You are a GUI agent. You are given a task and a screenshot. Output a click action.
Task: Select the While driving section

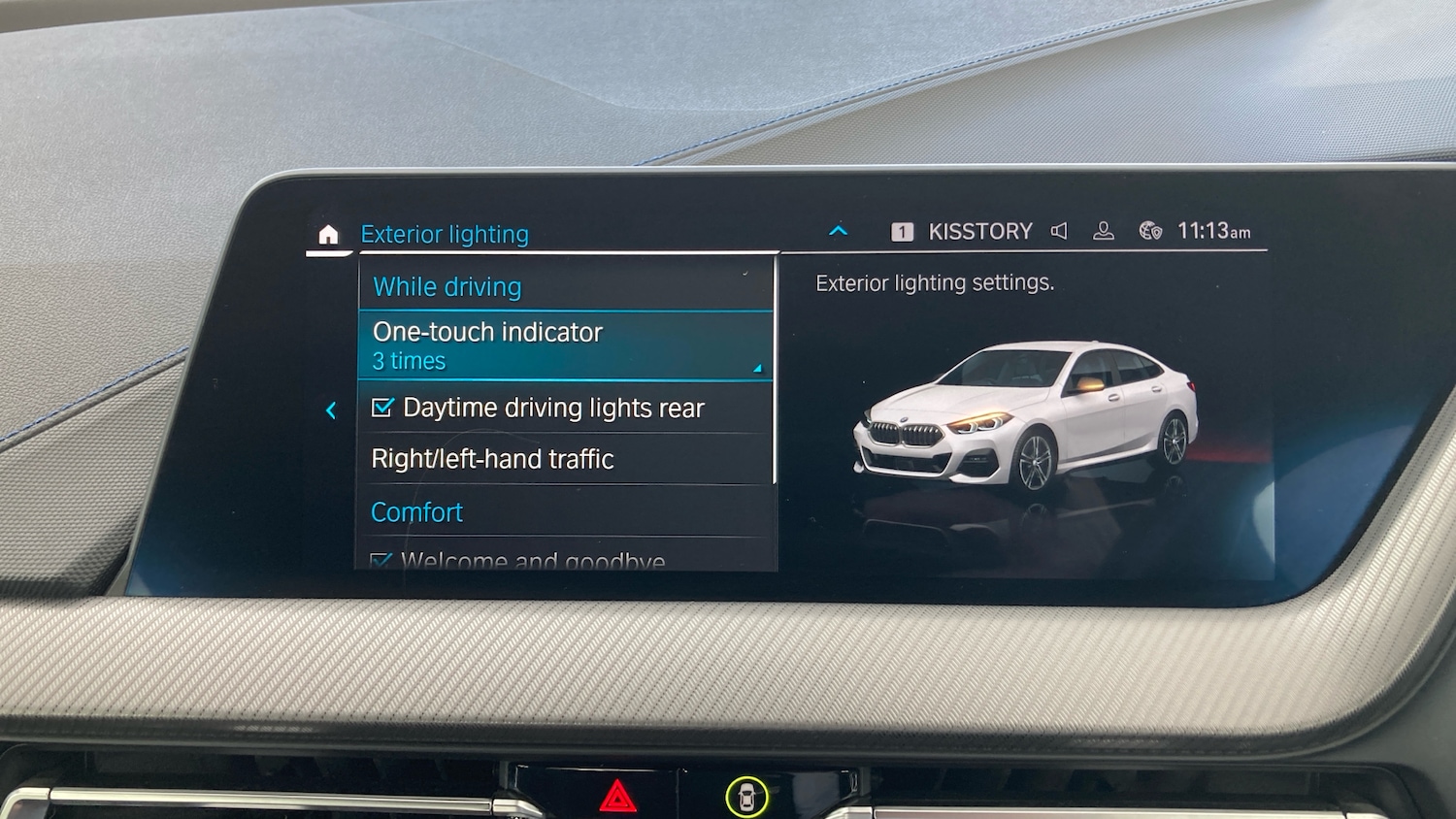(447, 286)
